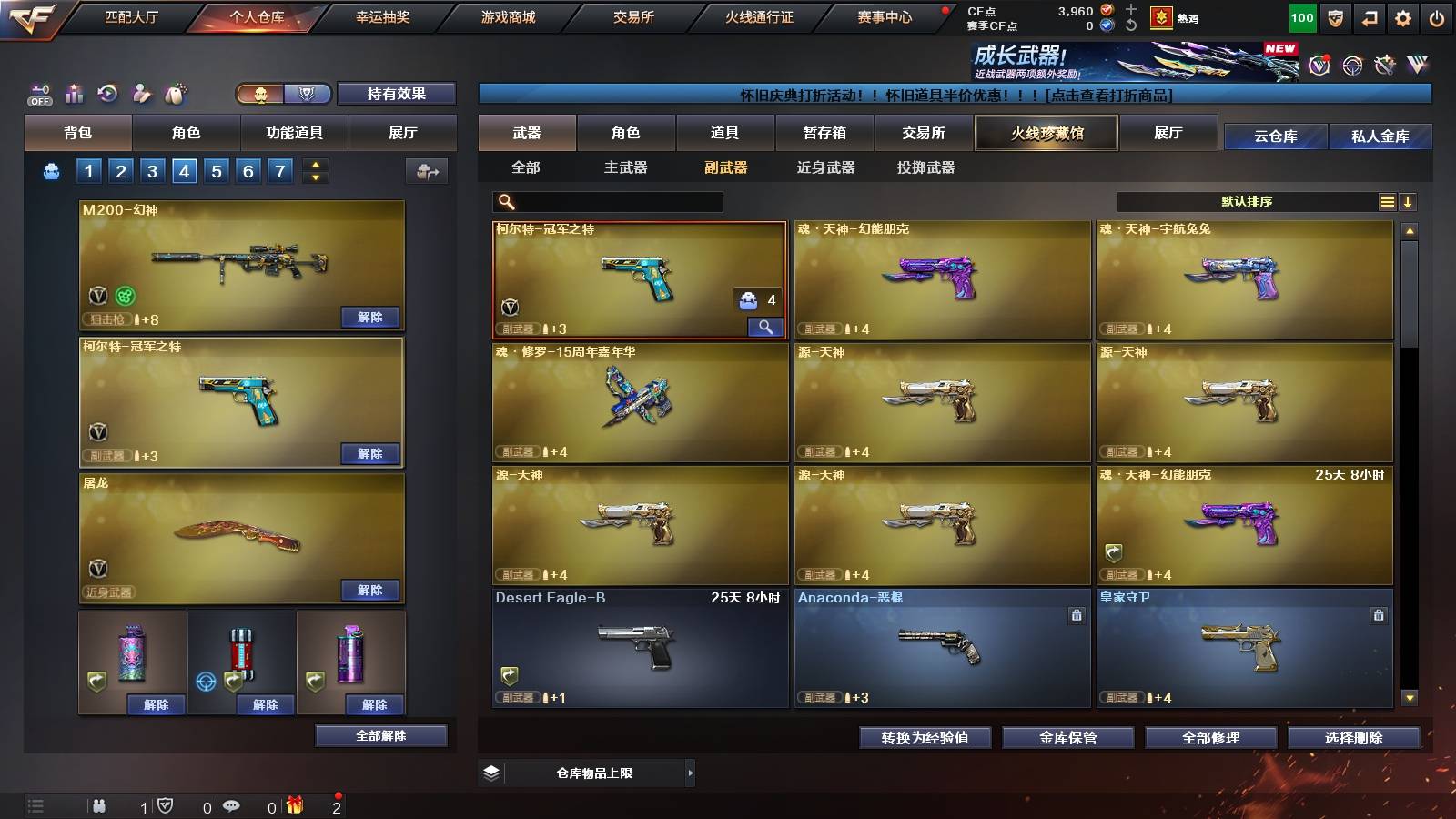This screenshot has height=819, width=1456.
Task: Open the 幸运抽奖 menu at the top
Action: (383, 16)
